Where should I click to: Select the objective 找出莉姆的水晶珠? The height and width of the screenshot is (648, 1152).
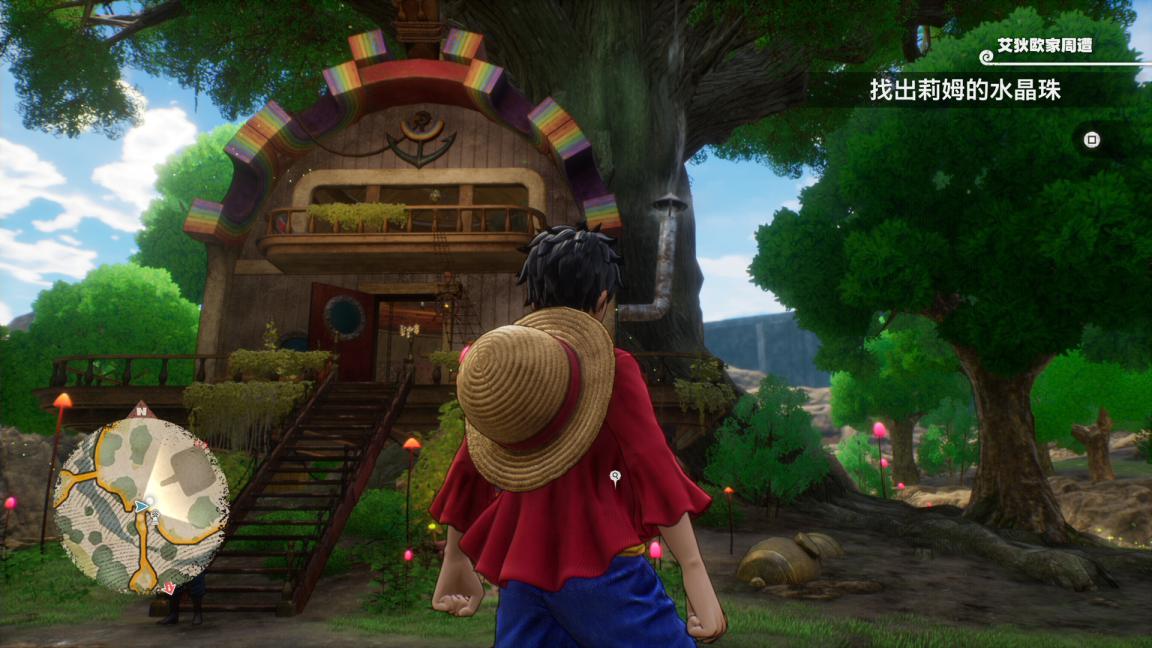(x=964, y=91)
